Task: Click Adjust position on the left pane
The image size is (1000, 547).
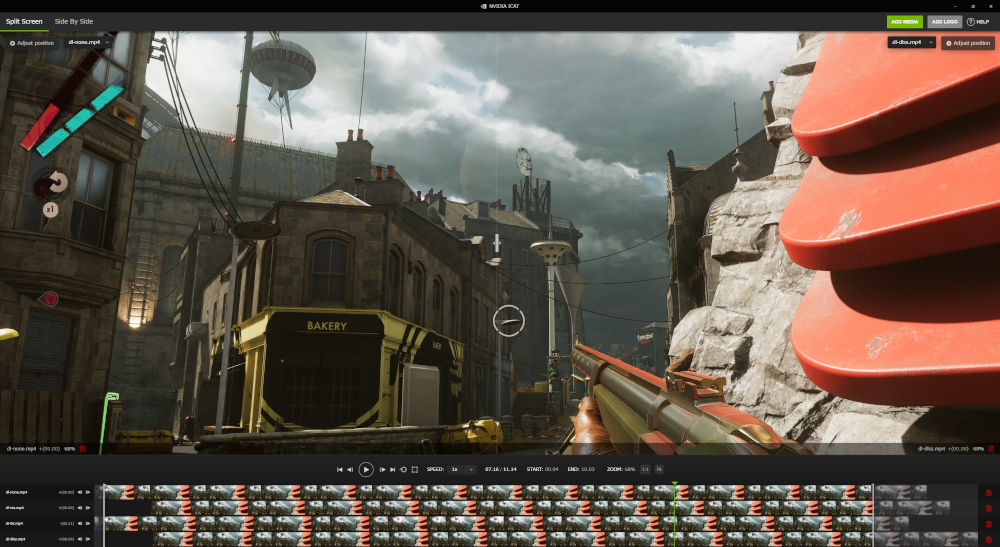Action: [x=32, y=43]
